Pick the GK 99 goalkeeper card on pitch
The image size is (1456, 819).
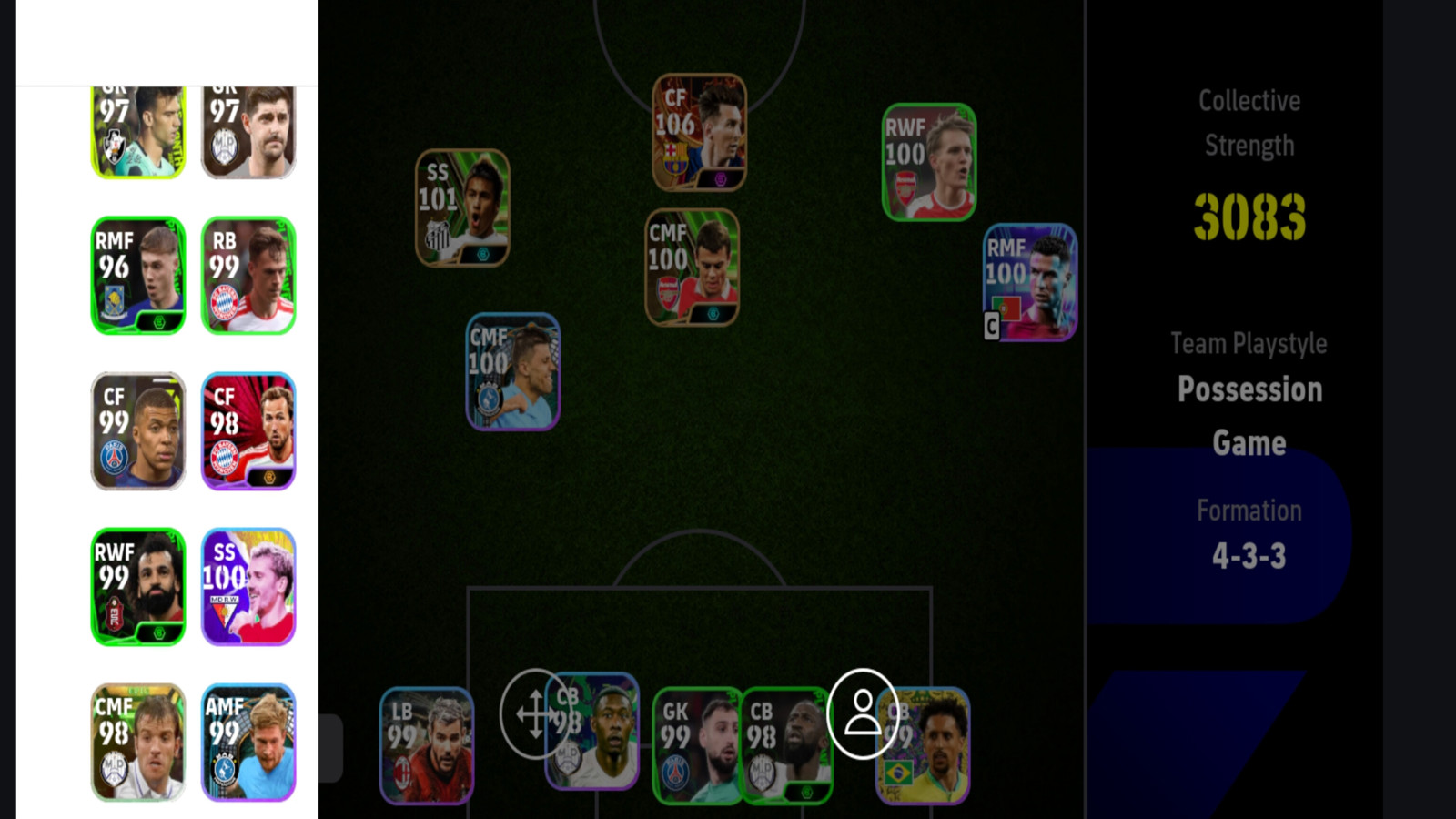tap(696, 746)
